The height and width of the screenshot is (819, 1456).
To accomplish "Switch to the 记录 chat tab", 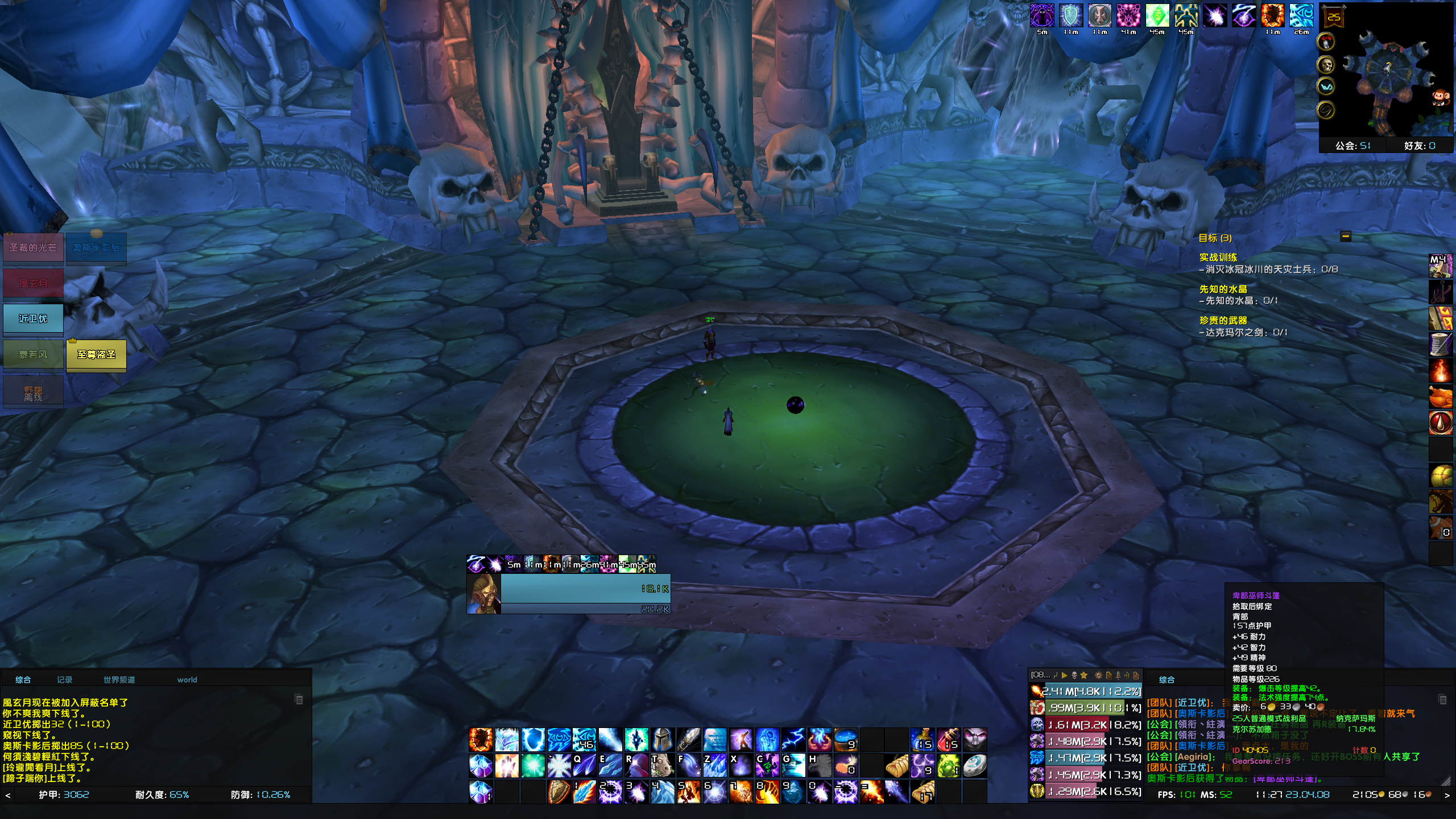I will coord(64,680).
